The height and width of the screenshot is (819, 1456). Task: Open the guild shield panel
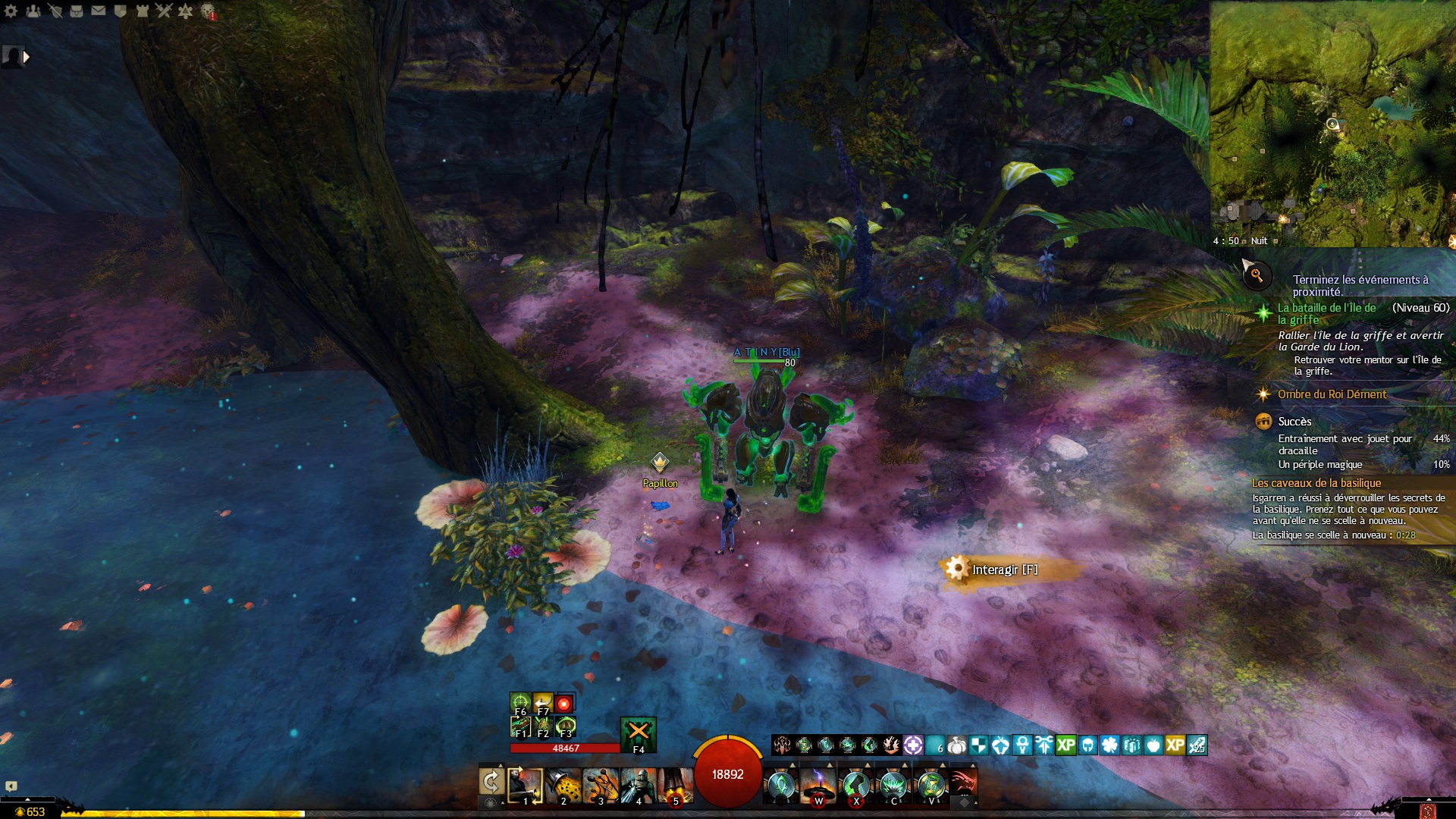pyautogui.click(x=120, y=11)
